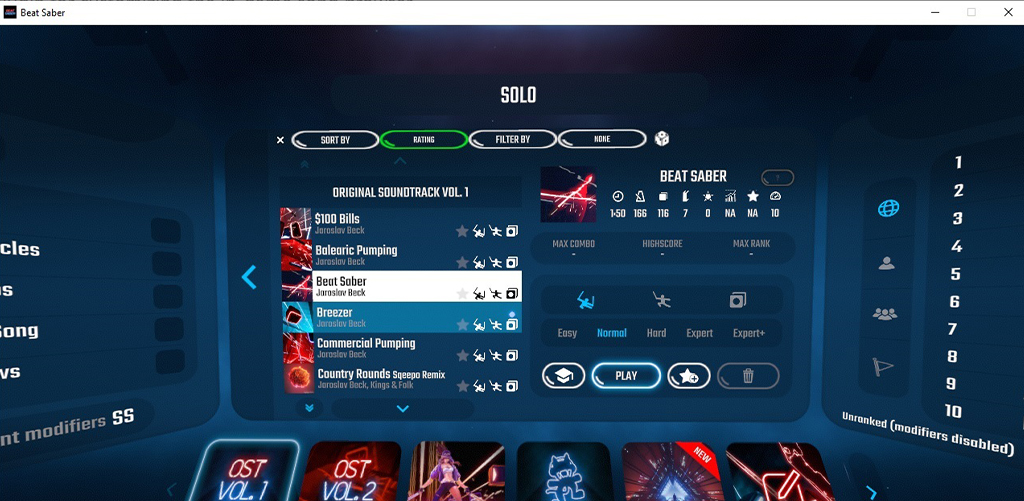Maximize the Beat Saber window

pyautogui.click(x=971, y=12)
